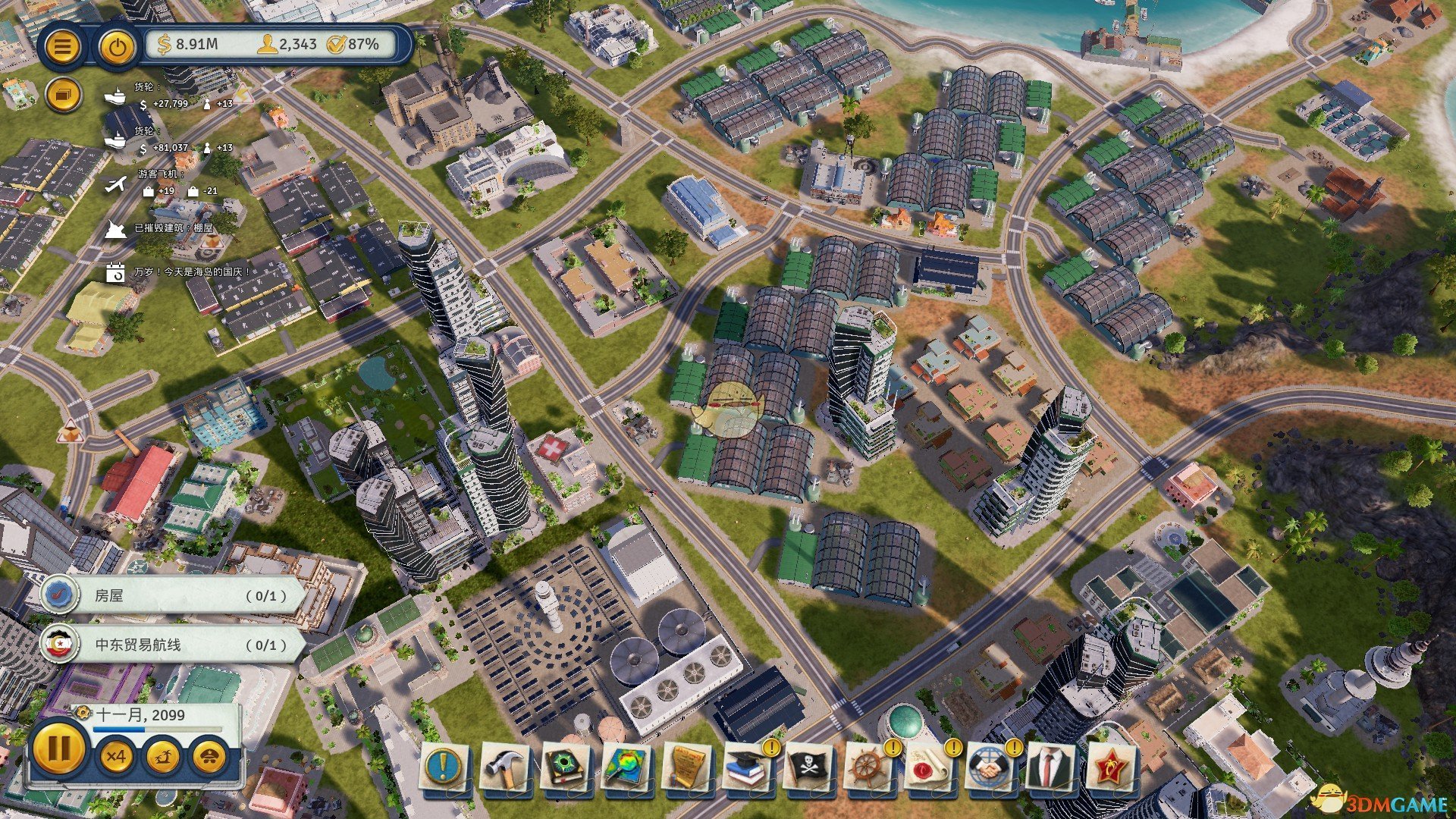The width and height of the screenshot is (1456, 819).
Task: Select the El Presidente cap button
Action: click(x=210, y=756)
